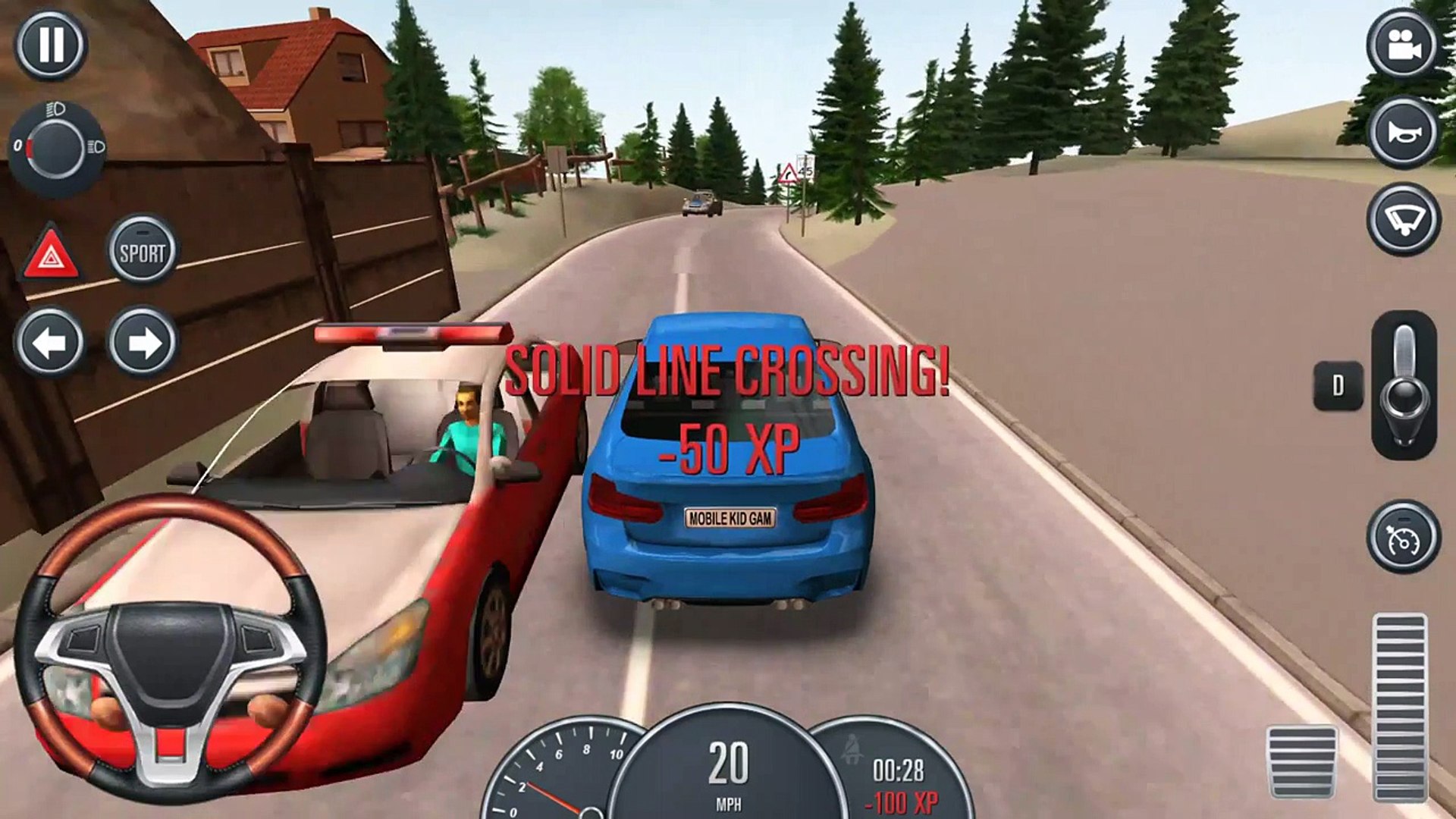Turn the headlight dial
The height and width of the screenshot is (819, 1456).
tap(57, 147)
